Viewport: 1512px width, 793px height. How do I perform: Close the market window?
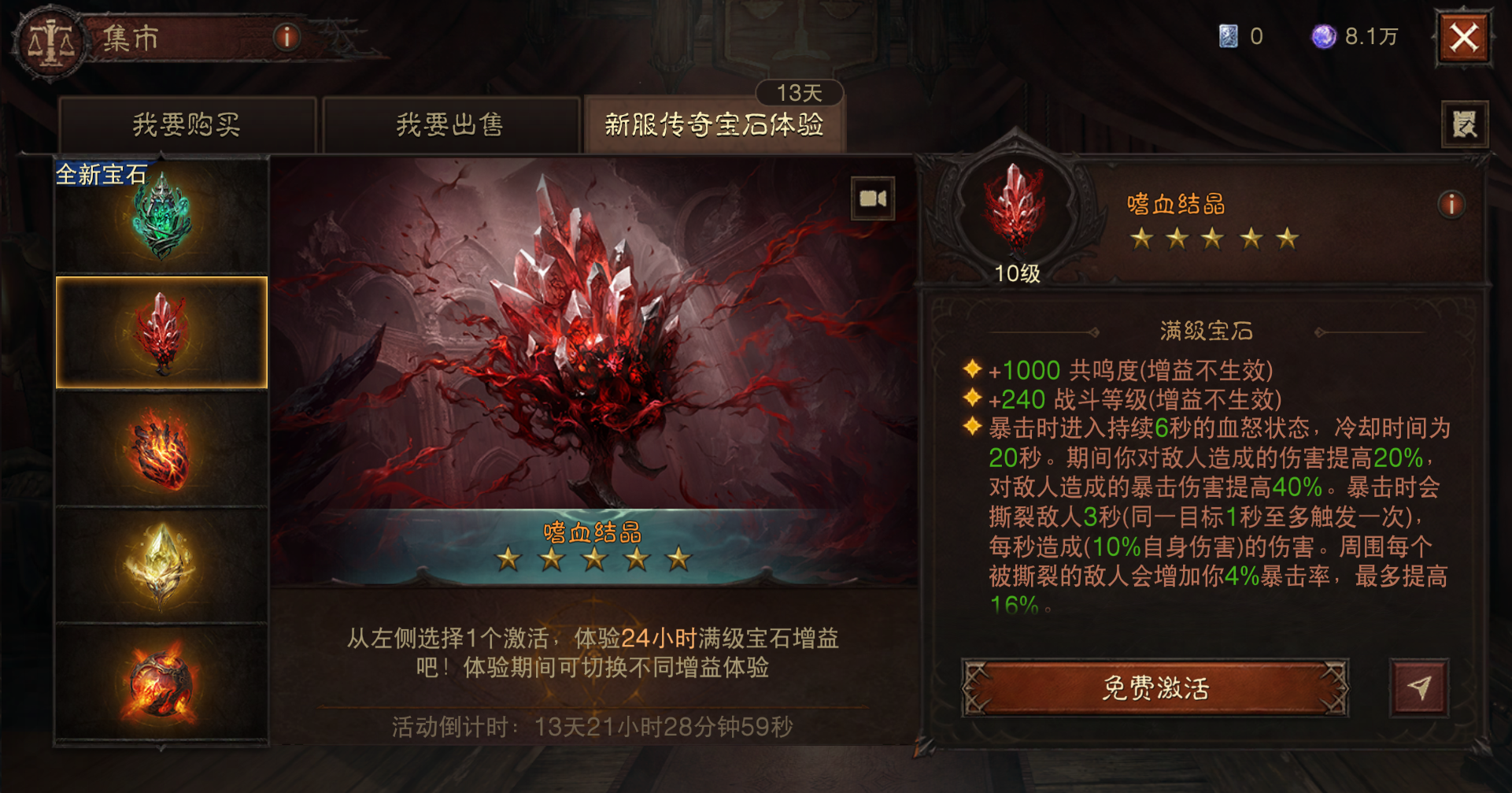click(1464, 38)
